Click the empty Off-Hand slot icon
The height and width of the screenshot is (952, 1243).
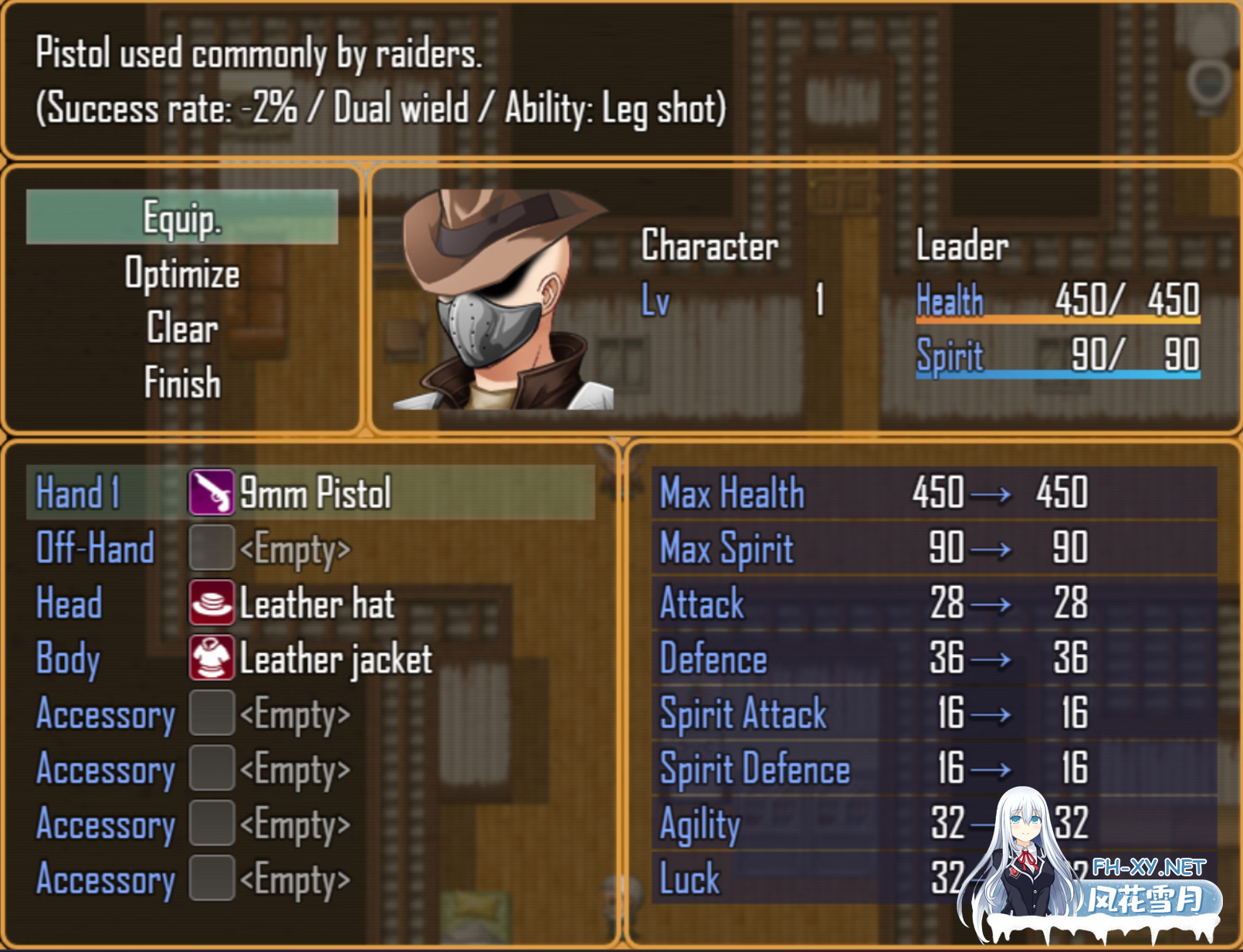click(212, 549)
